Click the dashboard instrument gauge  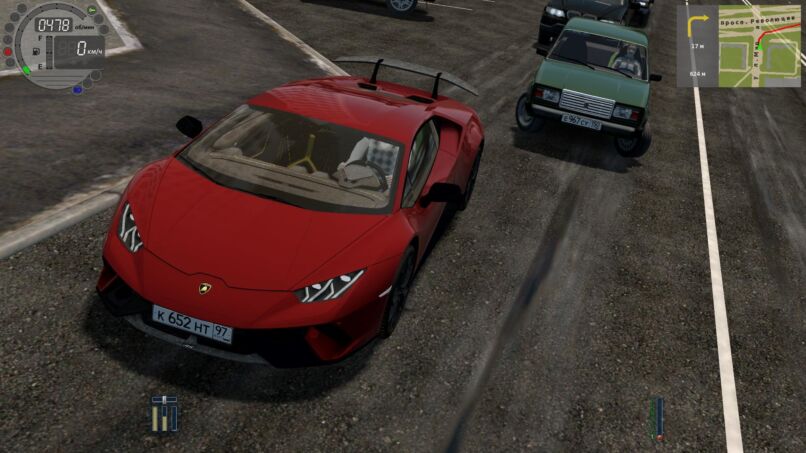[x=56, y=44]
